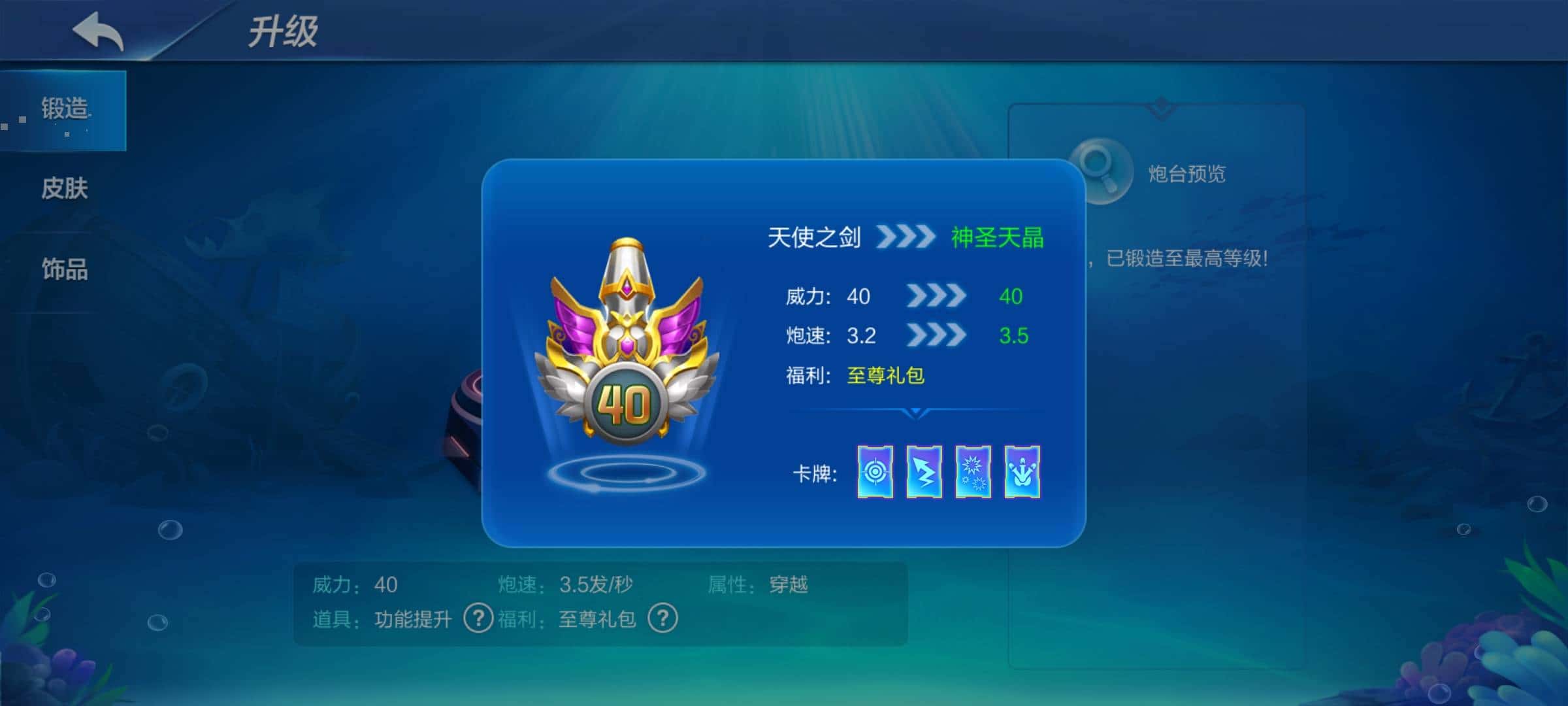Switch to the 饰品 tab

(63, 269)
